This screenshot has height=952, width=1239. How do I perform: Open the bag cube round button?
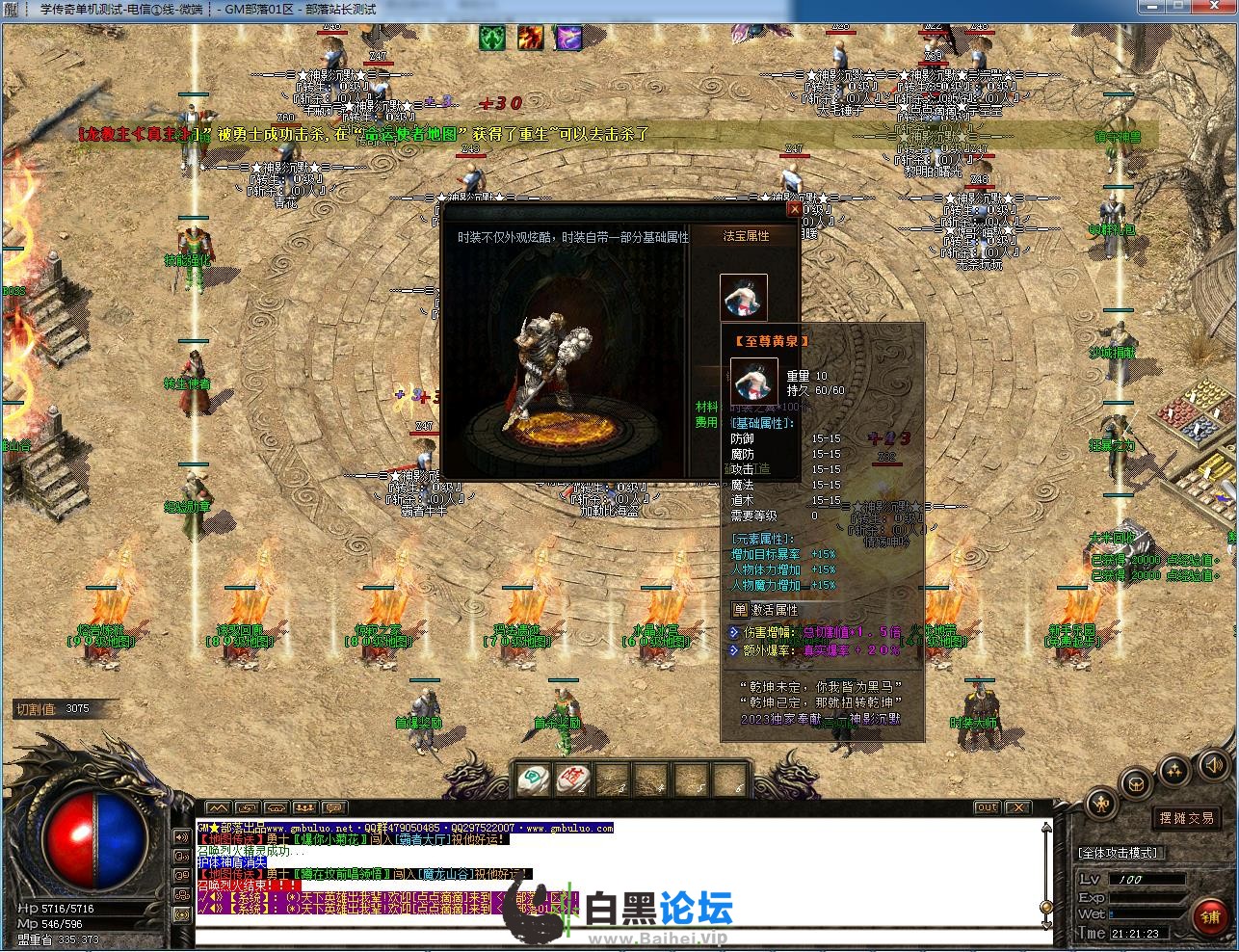tap(1137, 780)
